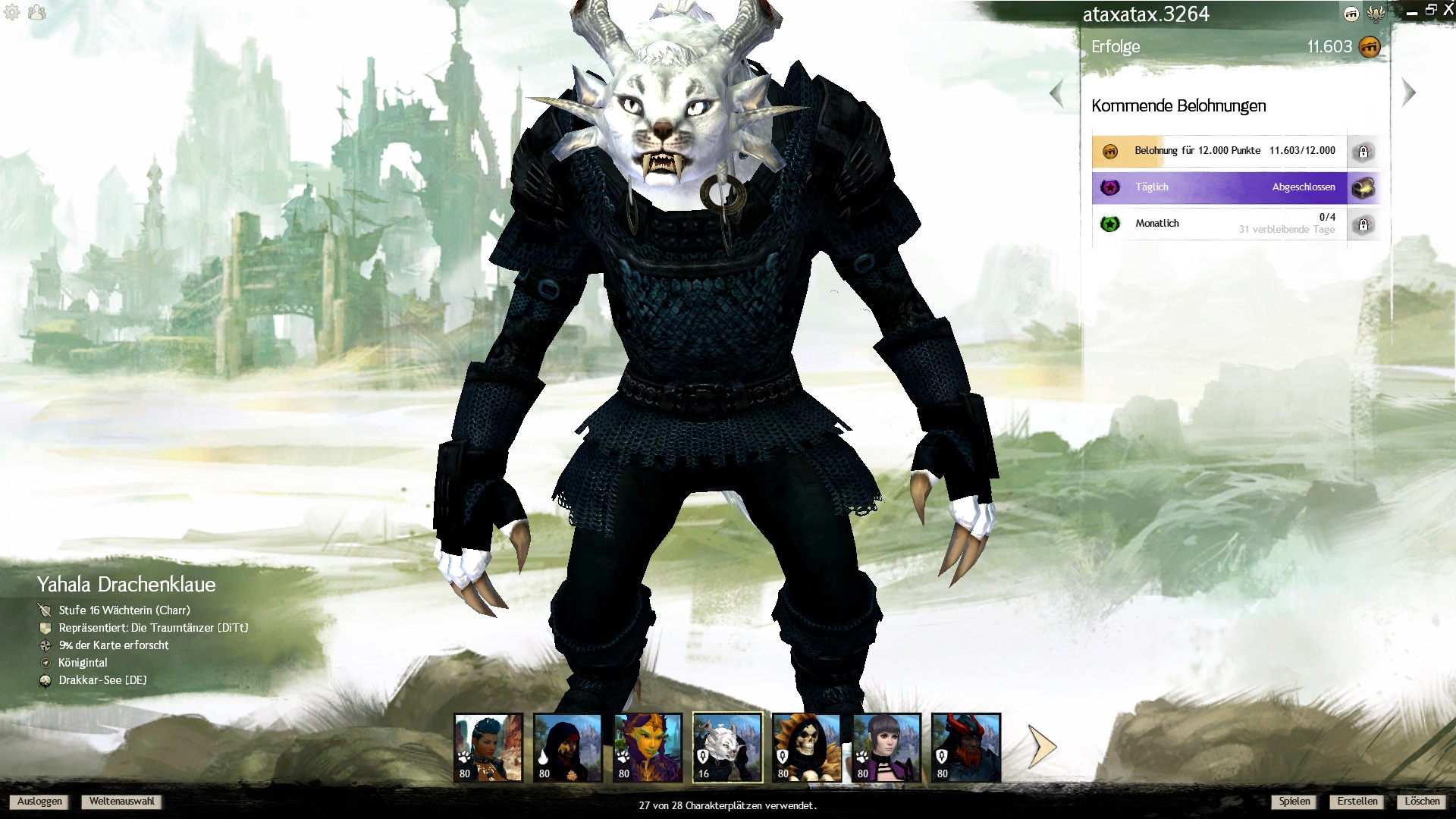Screen dimensions: 1456x819
Task: Show the next page of characters
Action: pos(1042,746)
